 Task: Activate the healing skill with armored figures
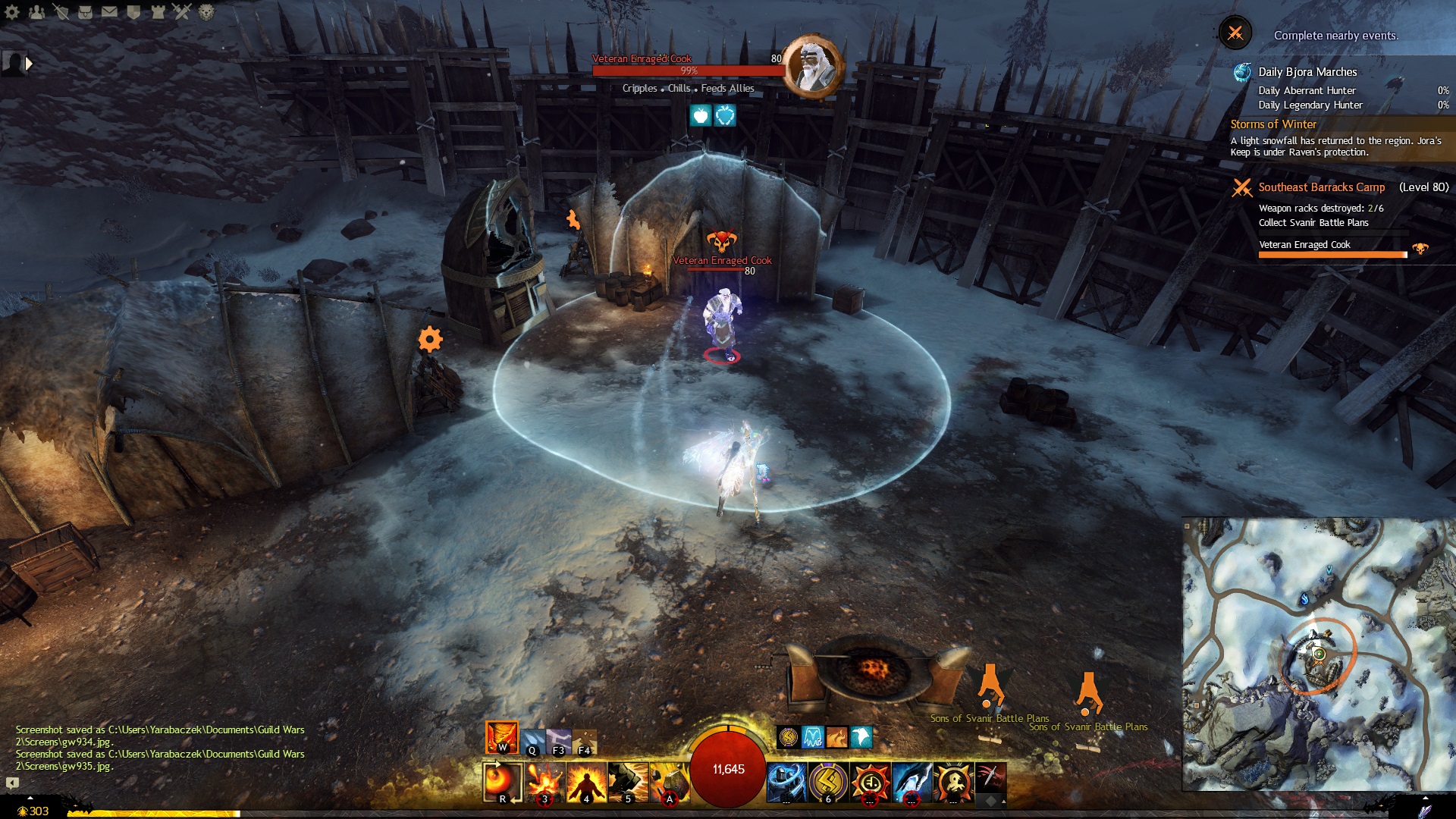[x=786, y=783]
